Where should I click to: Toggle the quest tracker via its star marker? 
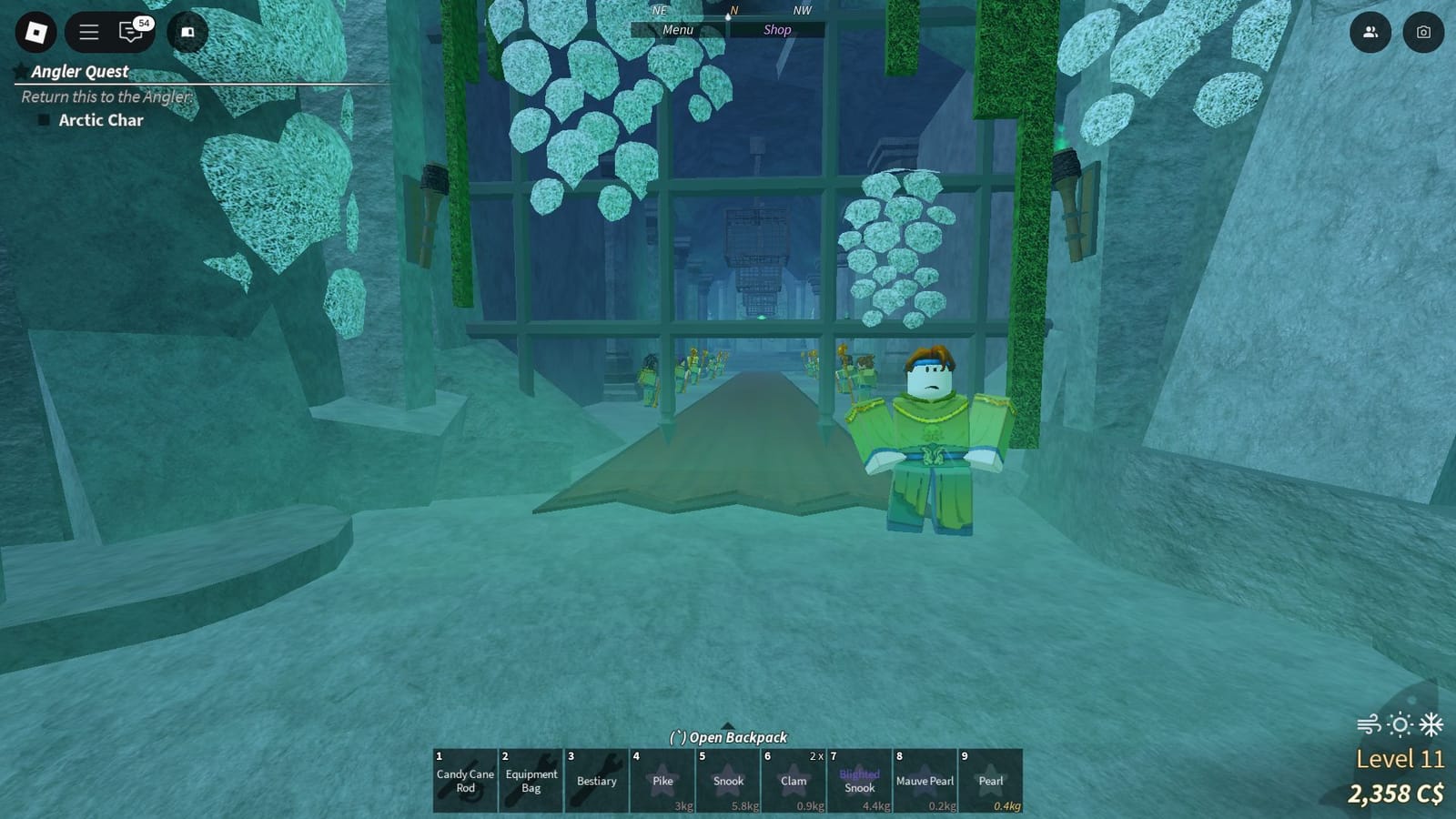click(19, 71)
